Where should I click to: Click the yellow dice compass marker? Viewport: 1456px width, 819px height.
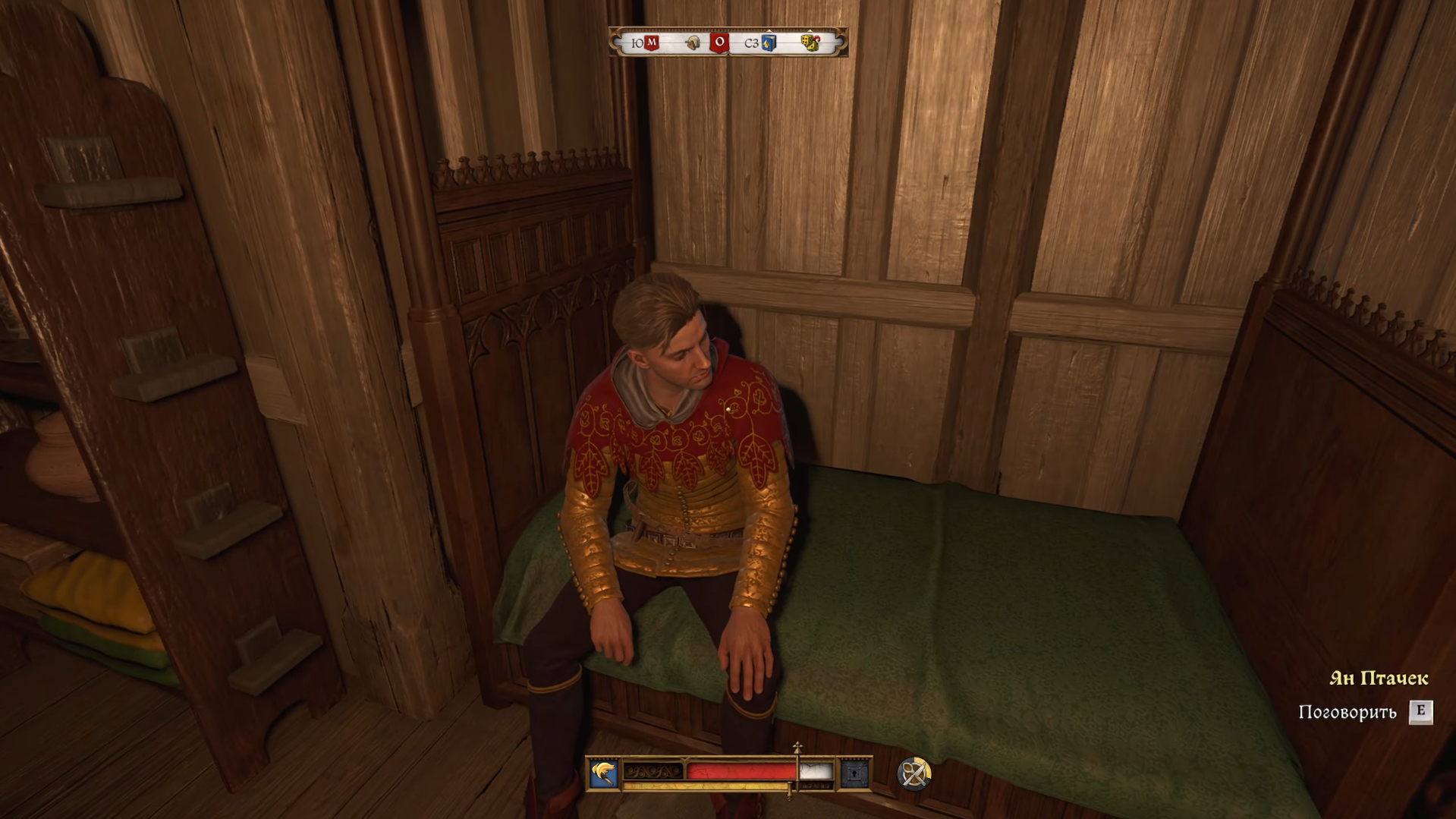coord(810,43)
